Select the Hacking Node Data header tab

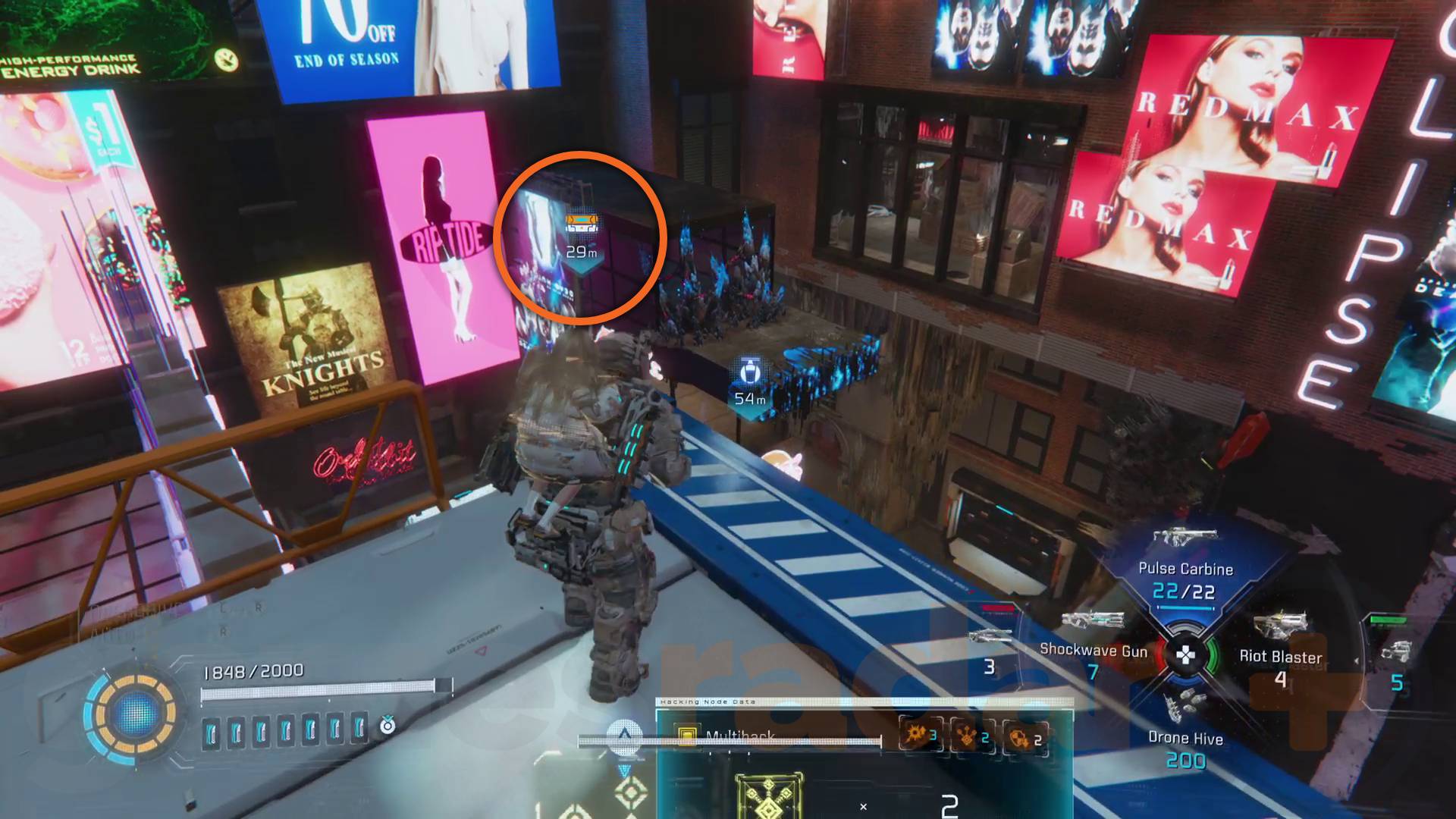707,701
